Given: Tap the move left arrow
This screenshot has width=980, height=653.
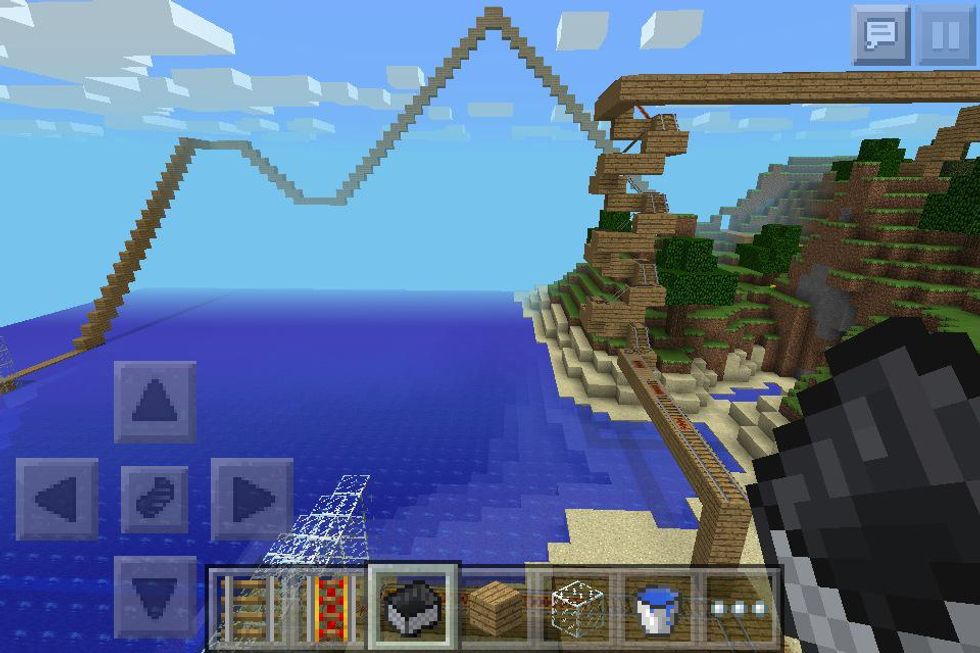Looking at the screenshot, I should (x=57, y=499).
